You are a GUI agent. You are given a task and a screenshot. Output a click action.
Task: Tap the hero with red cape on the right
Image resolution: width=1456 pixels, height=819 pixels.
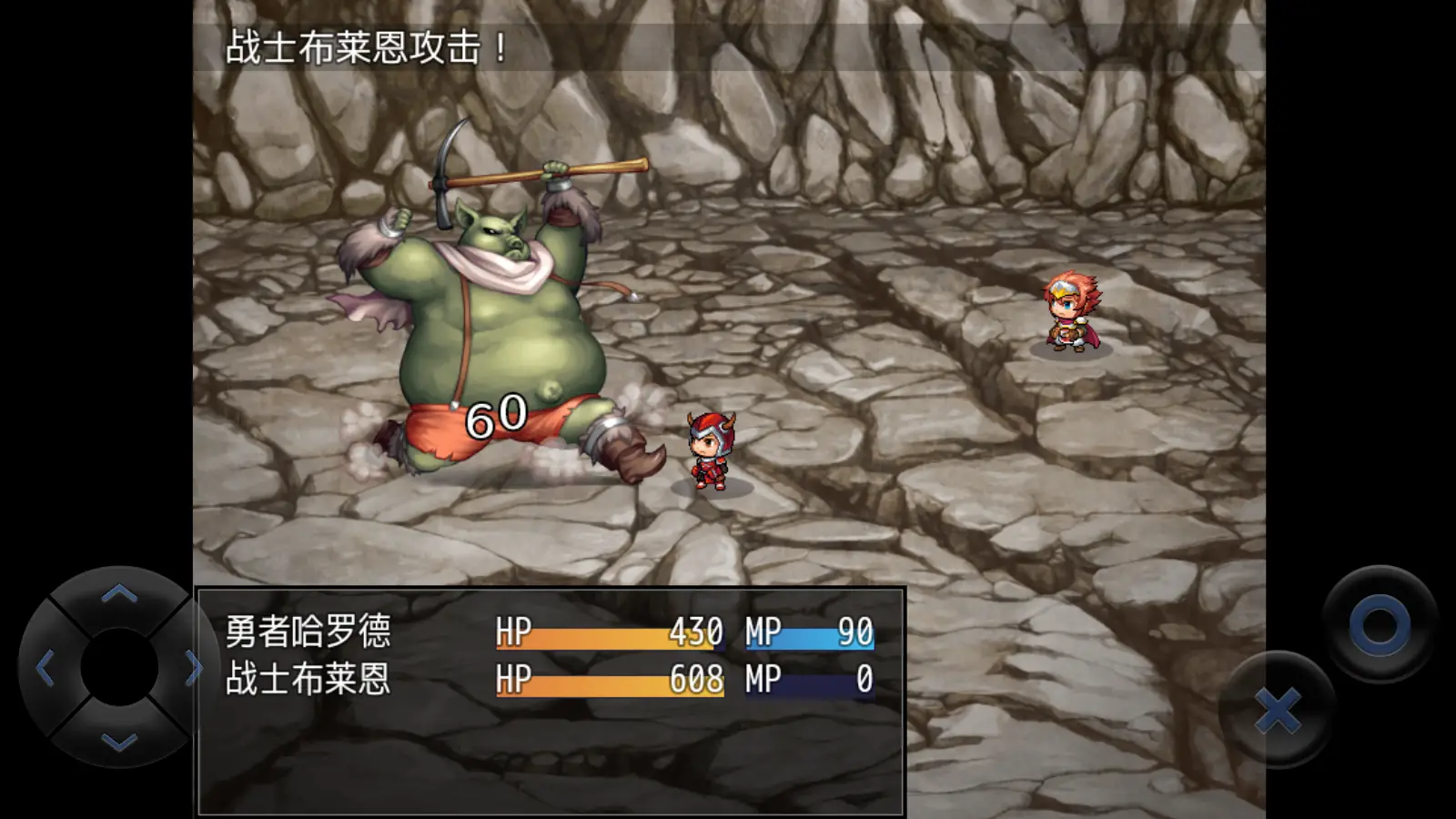(x=1074, y=314)
